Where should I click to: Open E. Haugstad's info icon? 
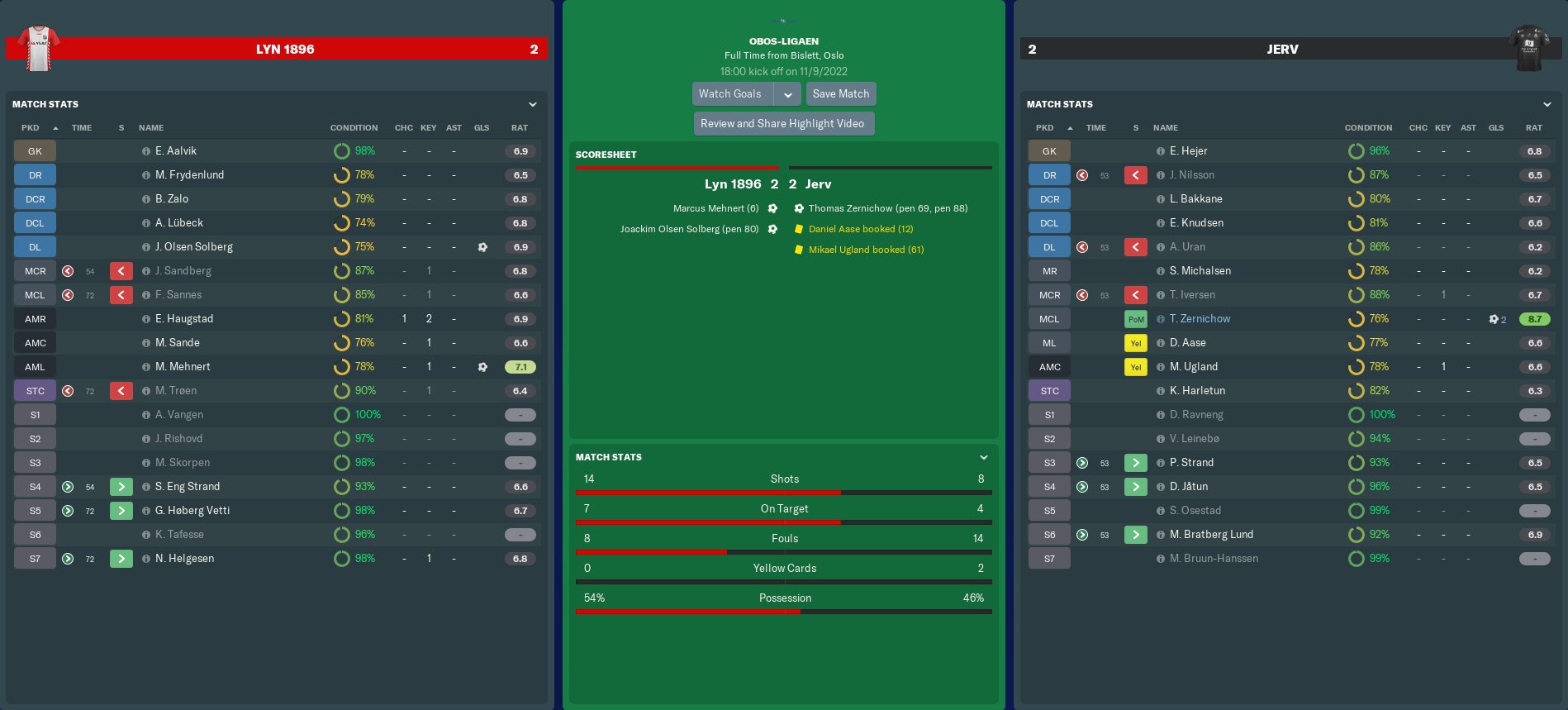(x=146, y=319)
